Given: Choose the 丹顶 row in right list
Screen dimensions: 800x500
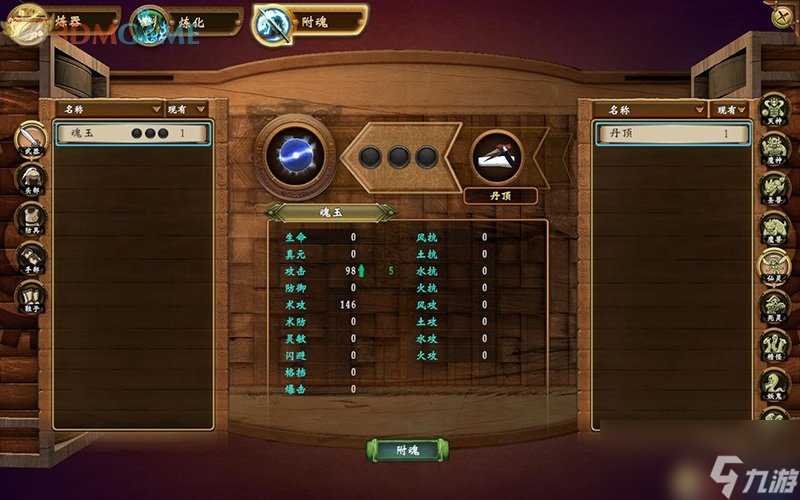Looking at the screenshot, I should coord(671,133).
